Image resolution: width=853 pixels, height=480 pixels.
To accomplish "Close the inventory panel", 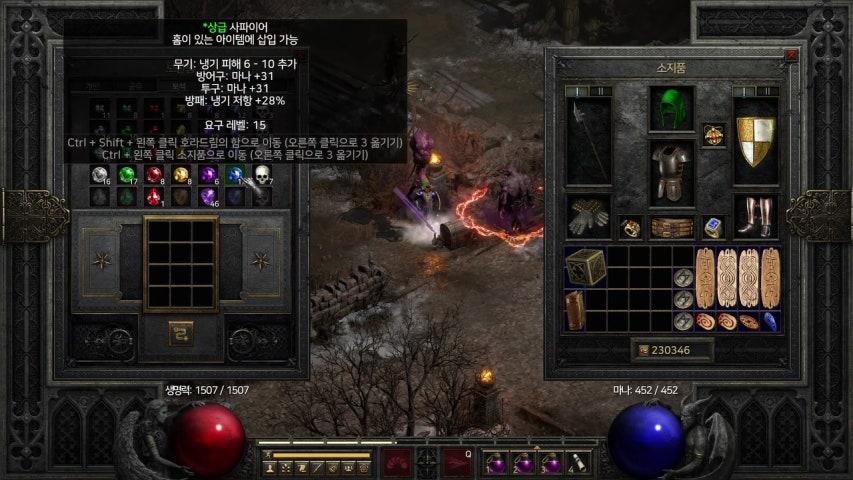I will point(791,56).
